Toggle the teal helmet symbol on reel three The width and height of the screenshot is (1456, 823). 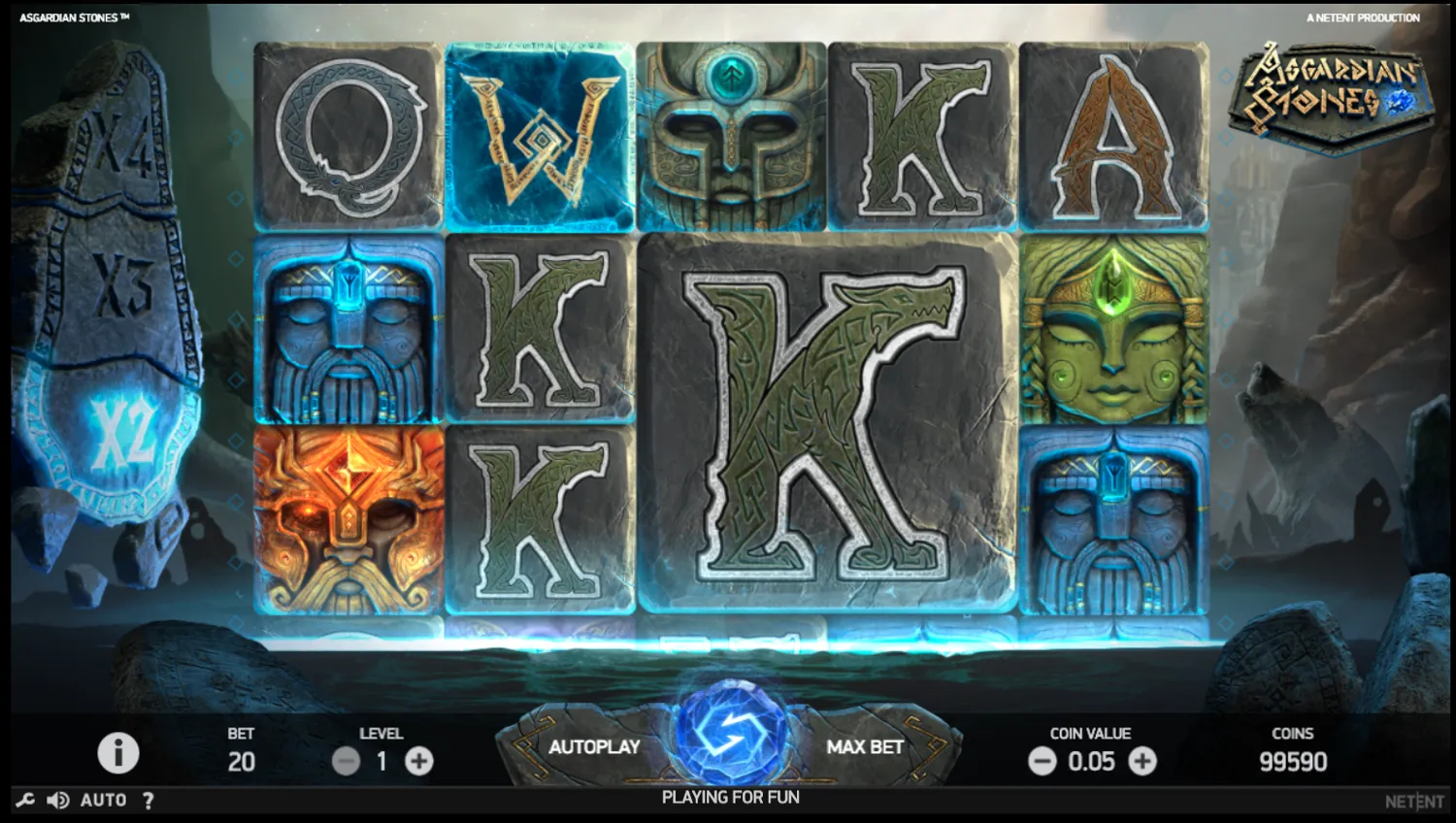(731, 133)
